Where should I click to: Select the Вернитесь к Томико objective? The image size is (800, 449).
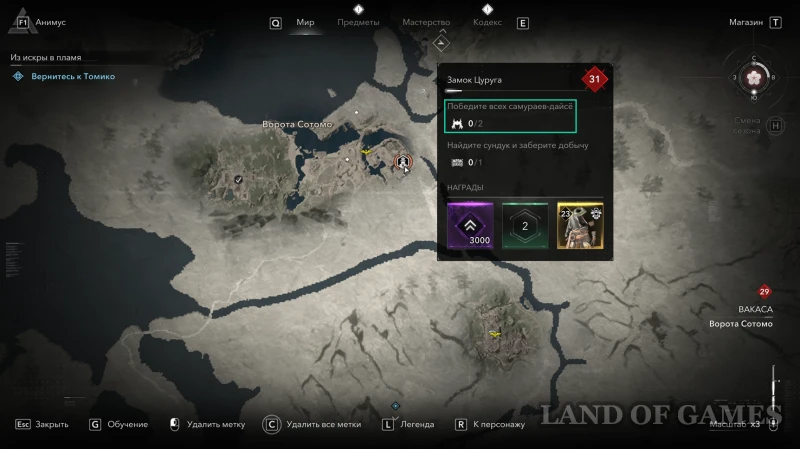(x=70, y=76)
